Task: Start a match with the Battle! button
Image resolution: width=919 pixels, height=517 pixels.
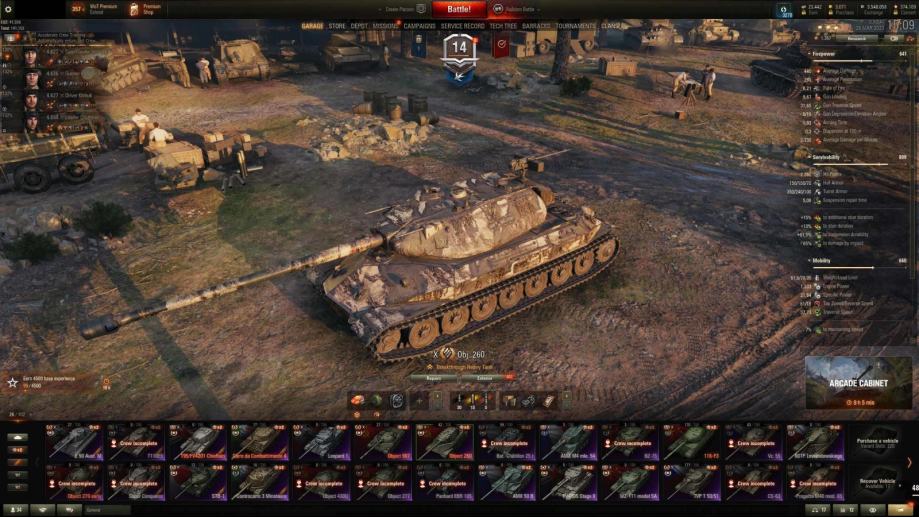Action: 459,9
